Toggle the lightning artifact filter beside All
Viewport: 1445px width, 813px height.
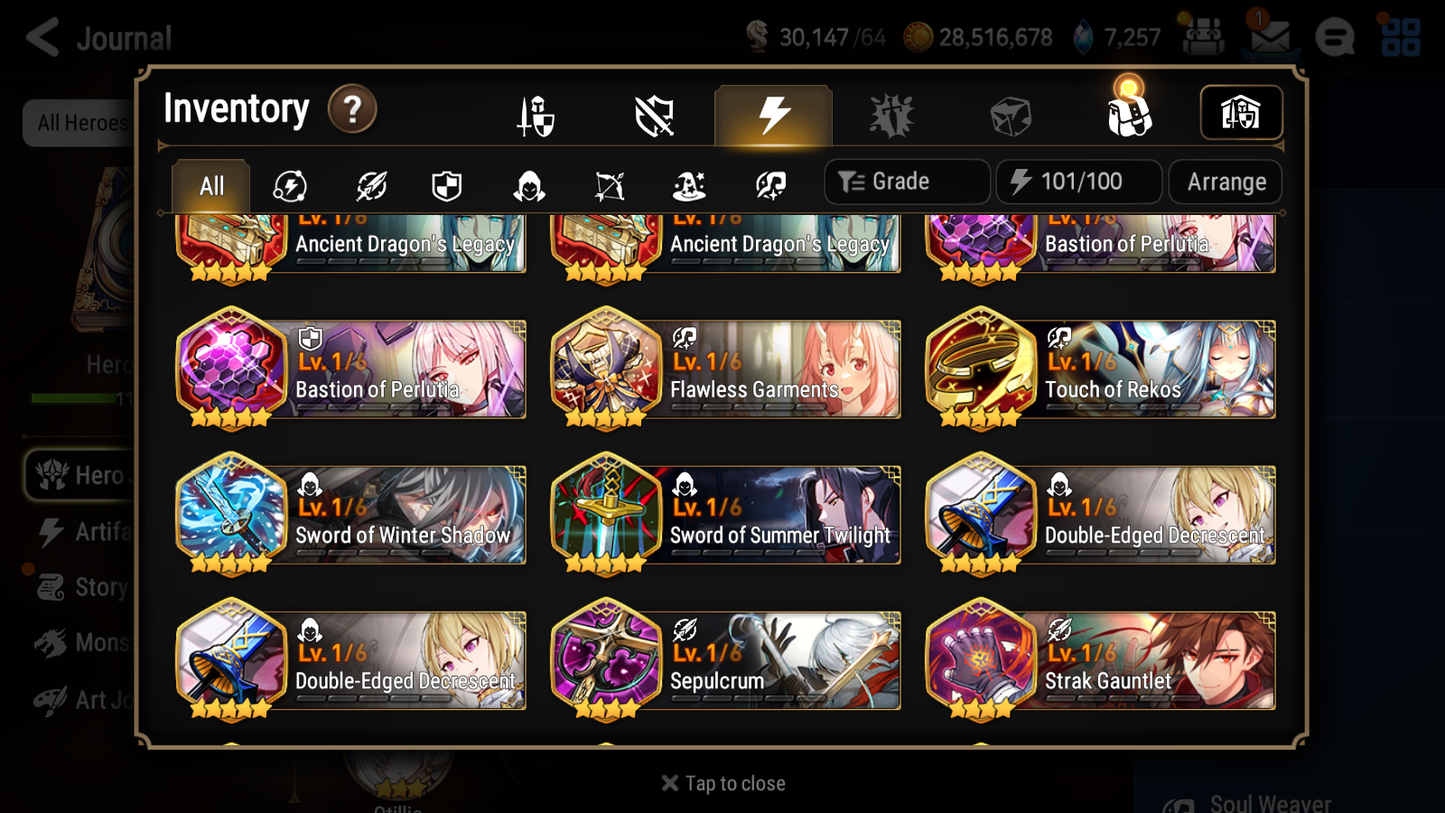(289, 182)
